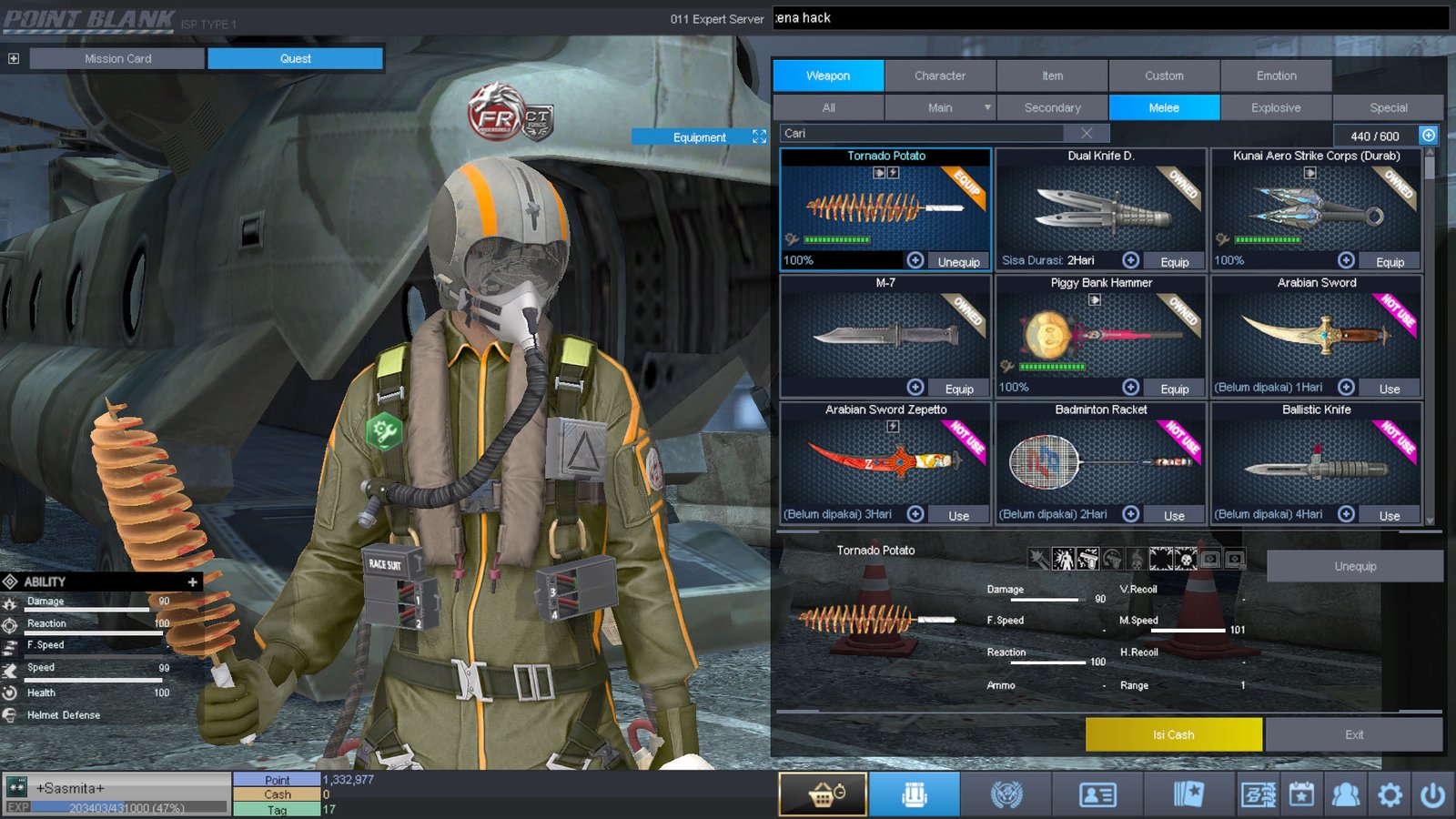Screen dimensions: 1456x819
Task: Exit the inventory screen
Action: point(1353,734)
